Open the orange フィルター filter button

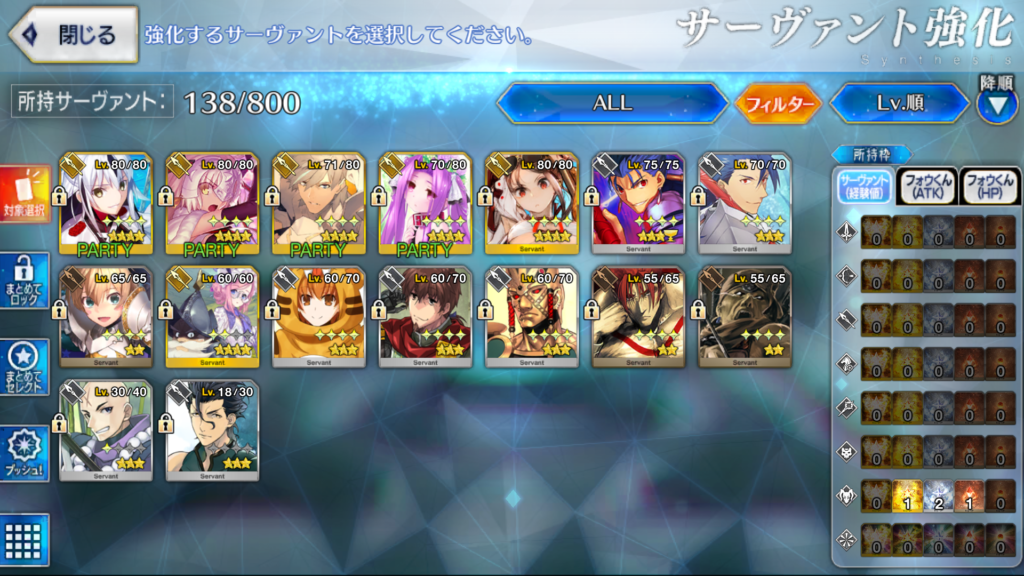click(778, 103)
